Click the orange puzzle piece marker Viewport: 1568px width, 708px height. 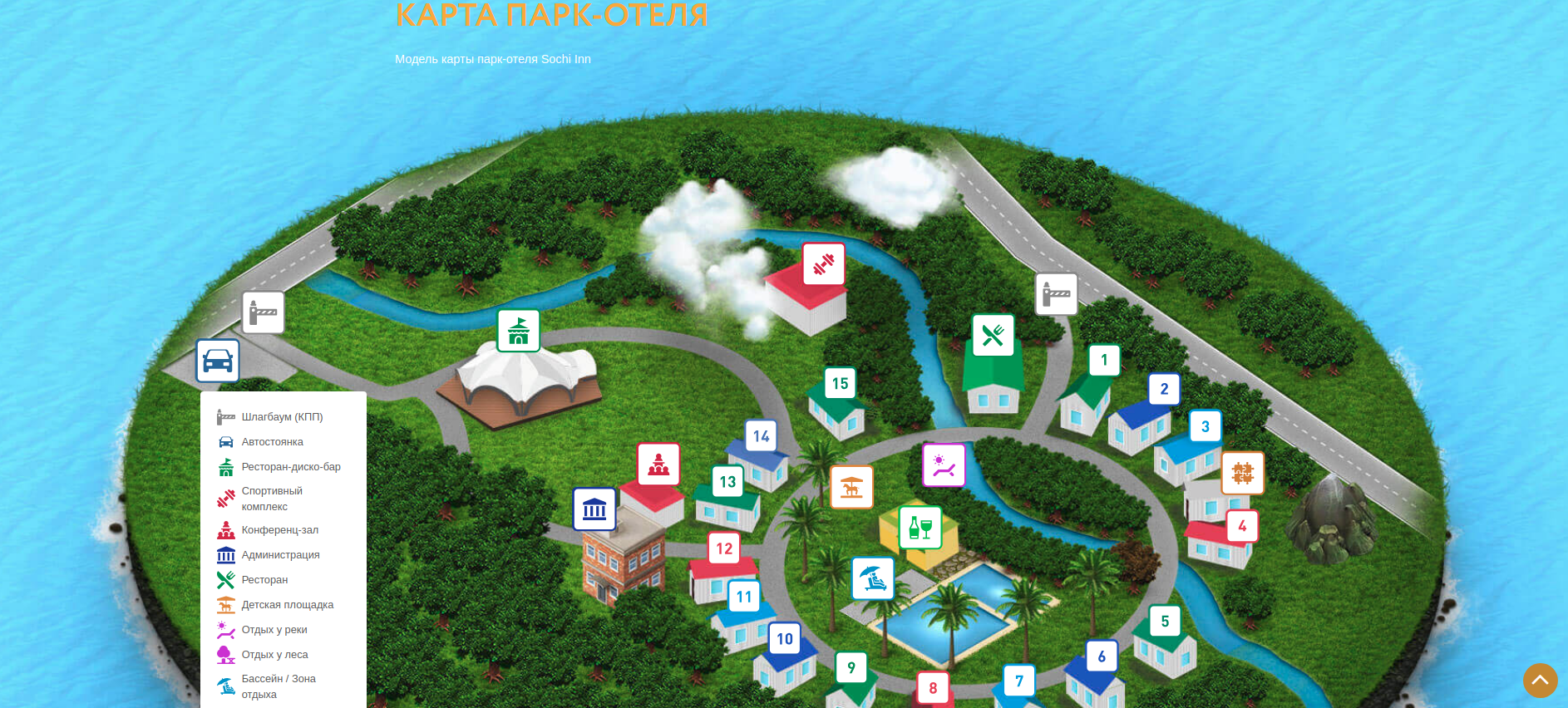[1242, 473]
